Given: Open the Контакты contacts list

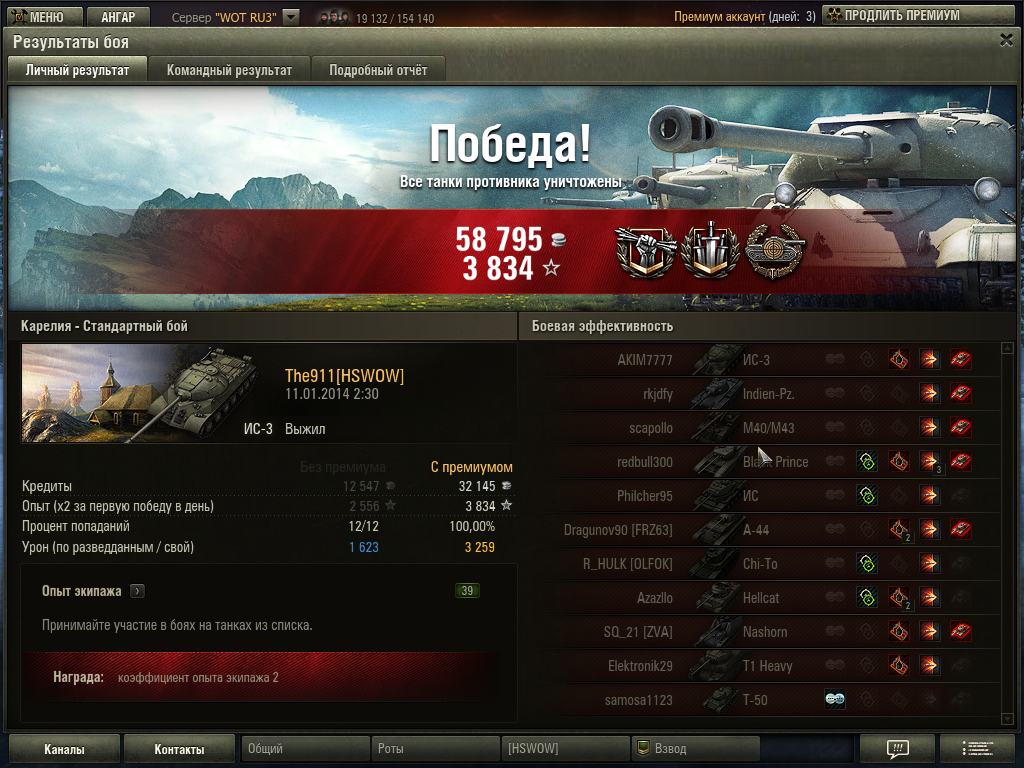Looking at the screenshot, I should 179,749.
